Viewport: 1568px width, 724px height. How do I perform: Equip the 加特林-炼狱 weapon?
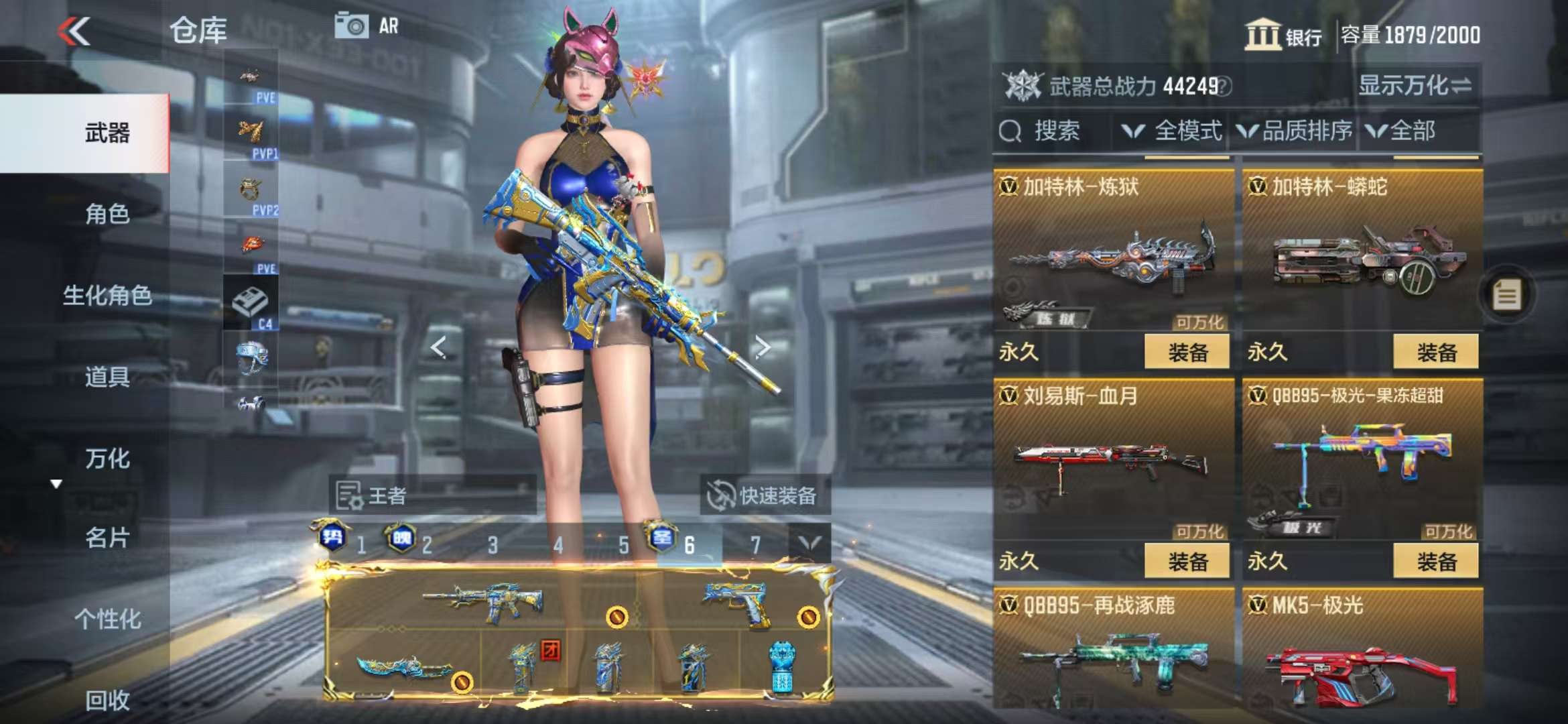coord(1187,352)
